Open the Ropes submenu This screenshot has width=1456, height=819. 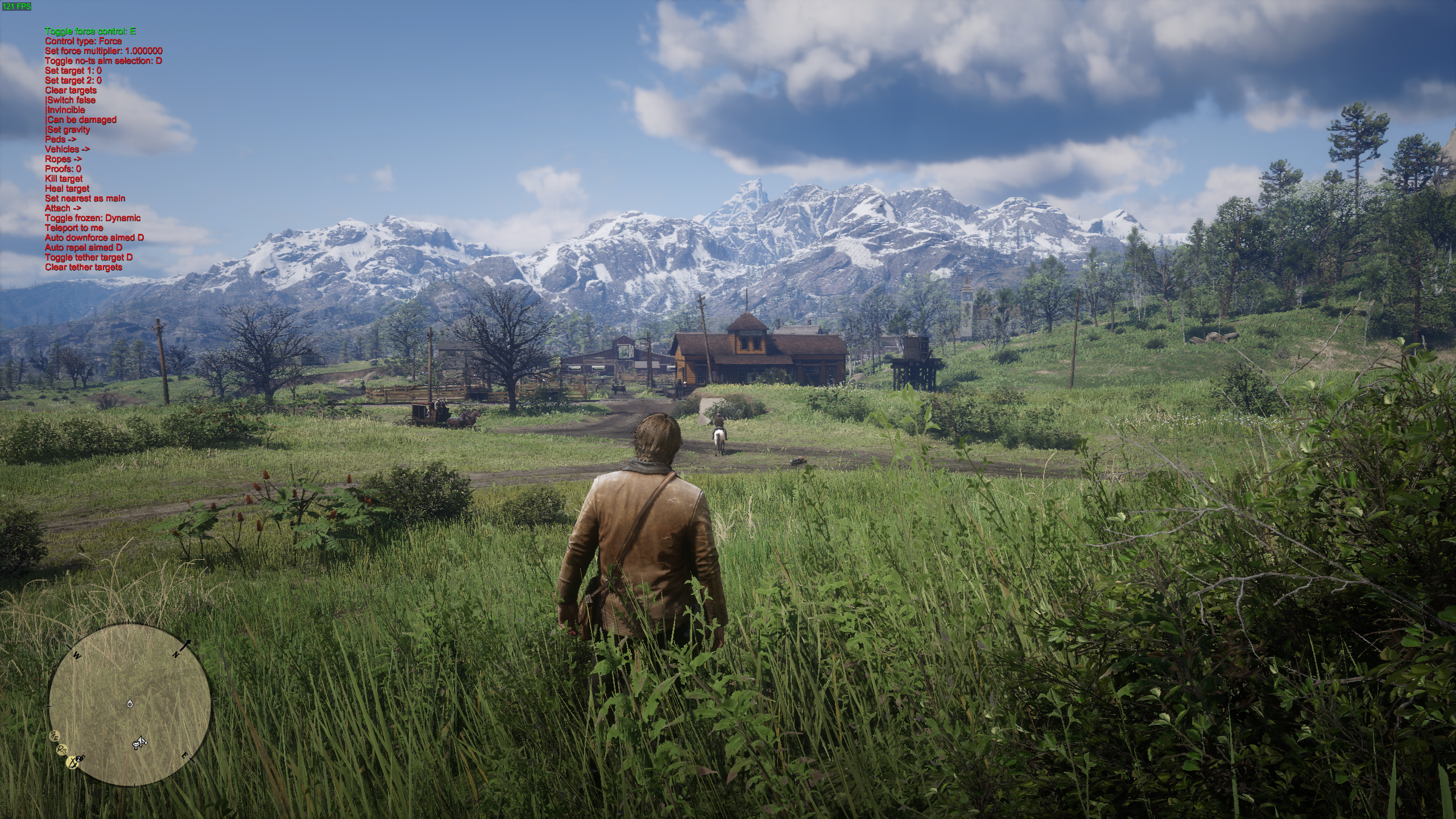(63, 159)
